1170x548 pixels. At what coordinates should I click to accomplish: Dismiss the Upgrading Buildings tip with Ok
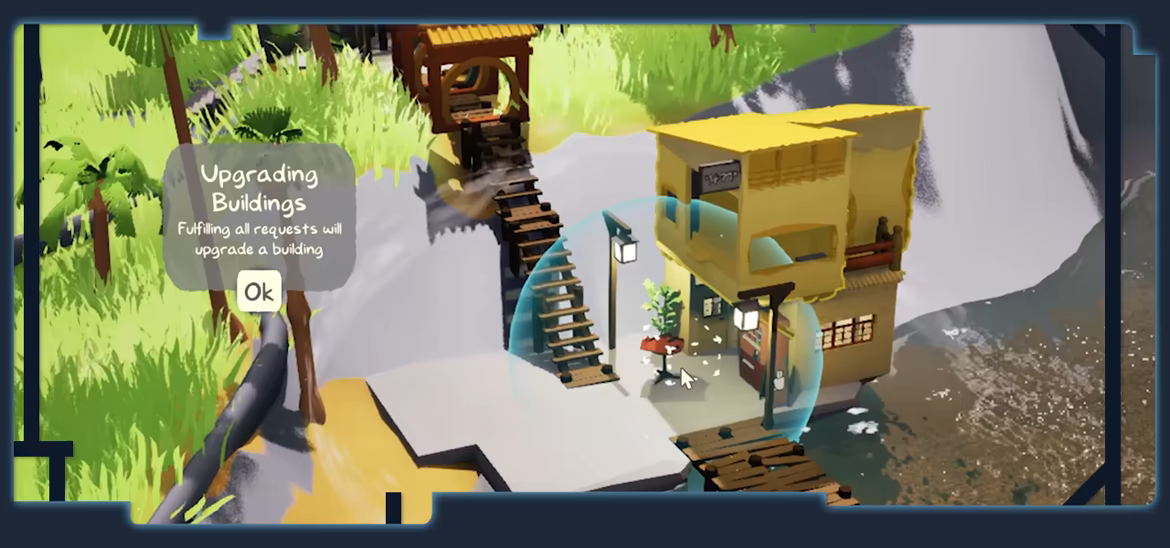tap(259, 291)
